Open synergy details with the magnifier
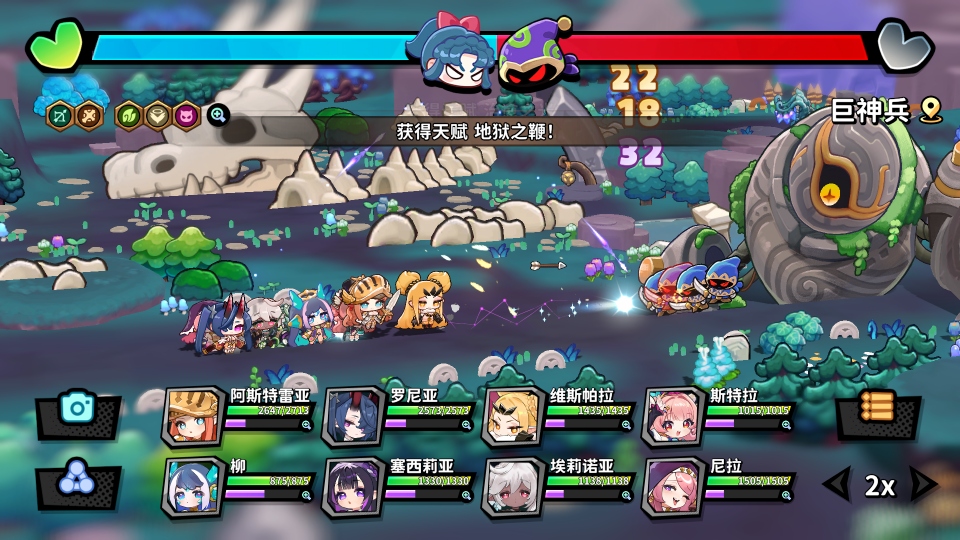Screen dimensions: 960x540 pos(218,115)
